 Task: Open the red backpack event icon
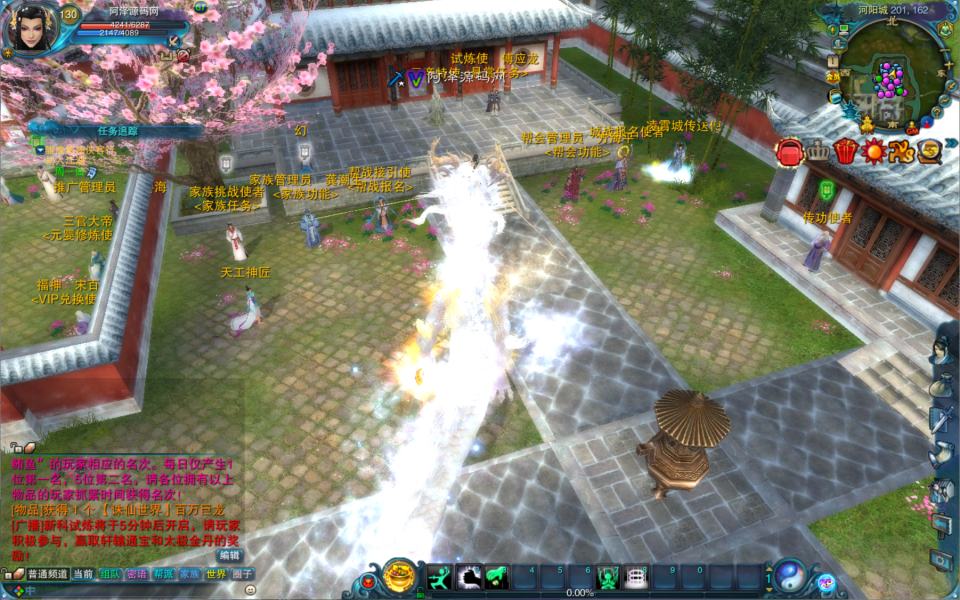(790, 152)
